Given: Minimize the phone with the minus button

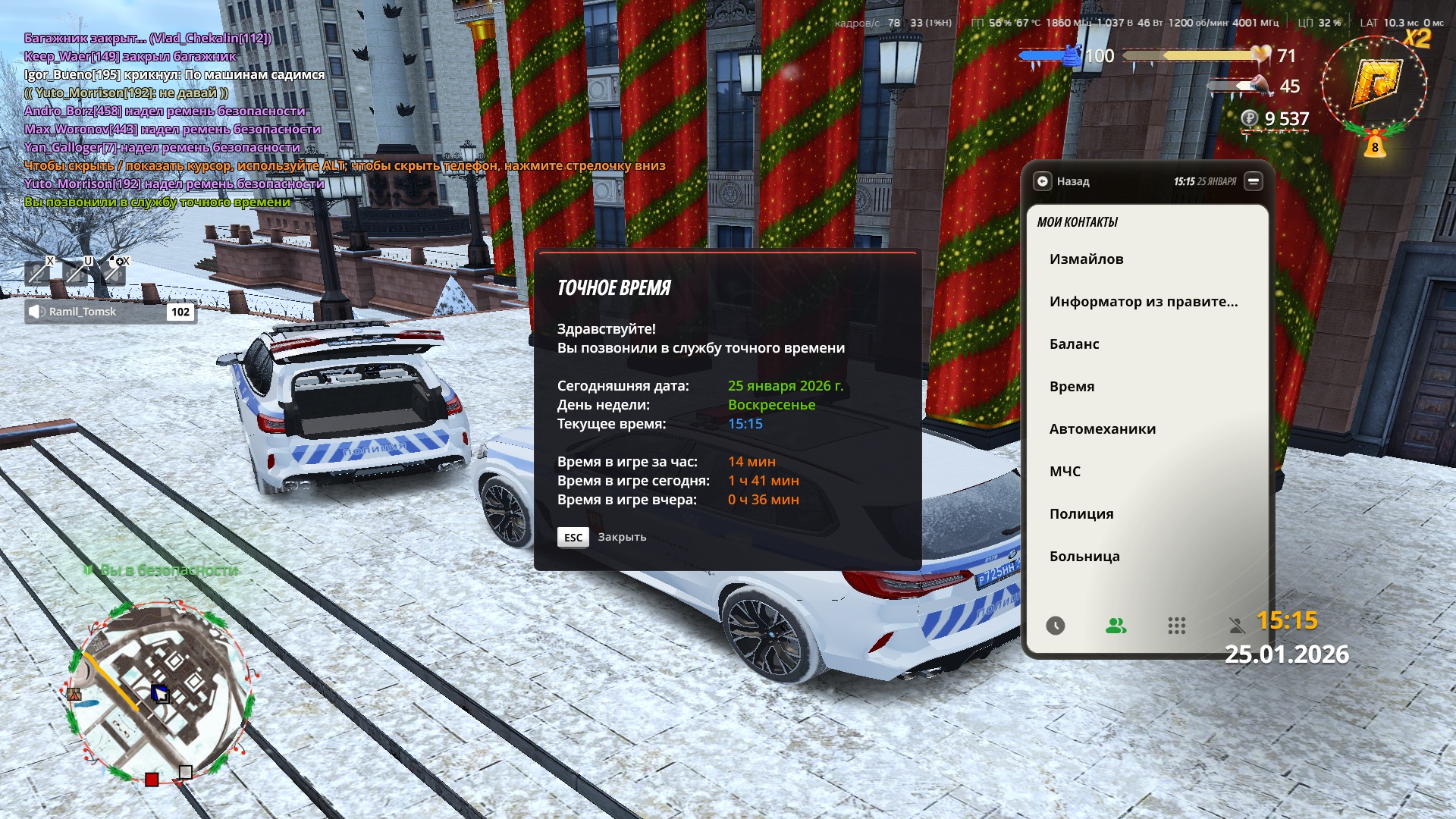Looking at the screenshot, I should (1254, 181).
